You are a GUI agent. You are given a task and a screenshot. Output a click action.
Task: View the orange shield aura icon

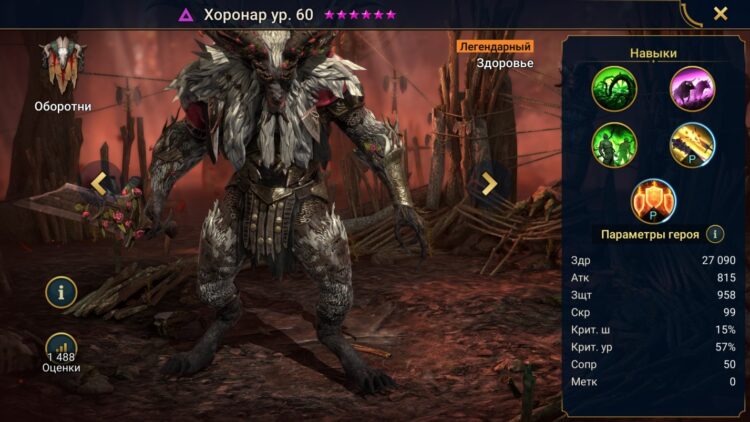click(653, 200)
